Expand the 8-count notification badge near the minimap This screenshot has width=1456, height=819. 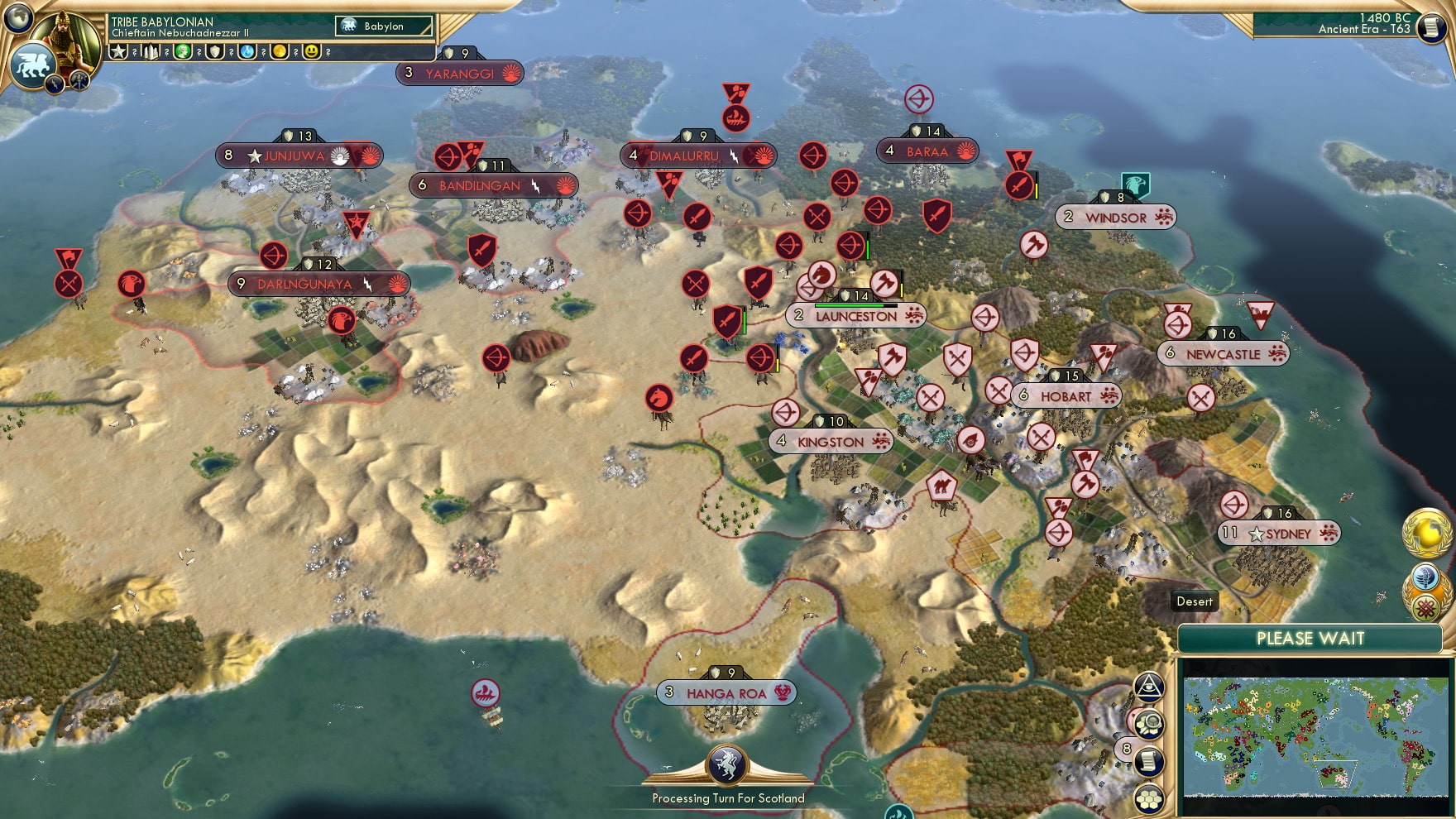pos(1127,749)
